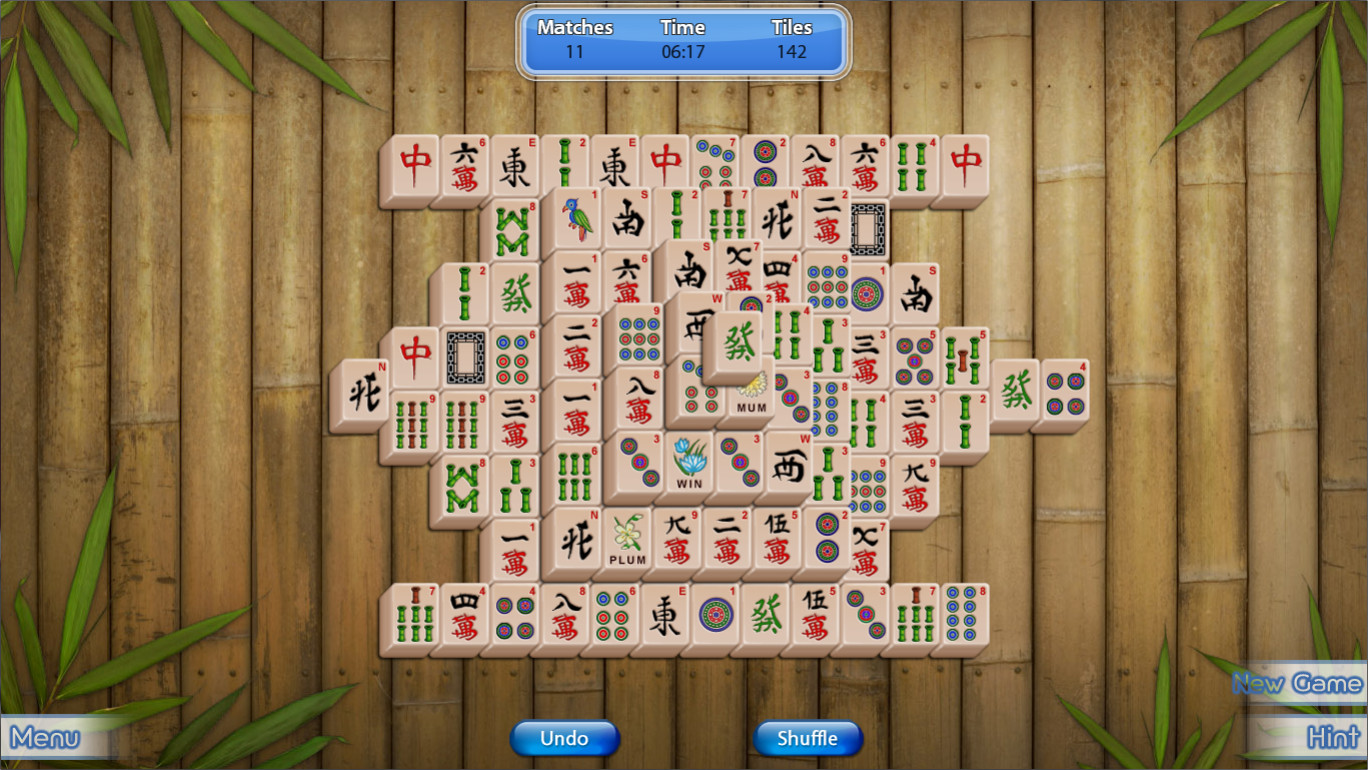The height and width of the screenshot is (770, 1368).
Task: Click the Shuffle button
Action: pyautogui.click(x=807, y=738)
